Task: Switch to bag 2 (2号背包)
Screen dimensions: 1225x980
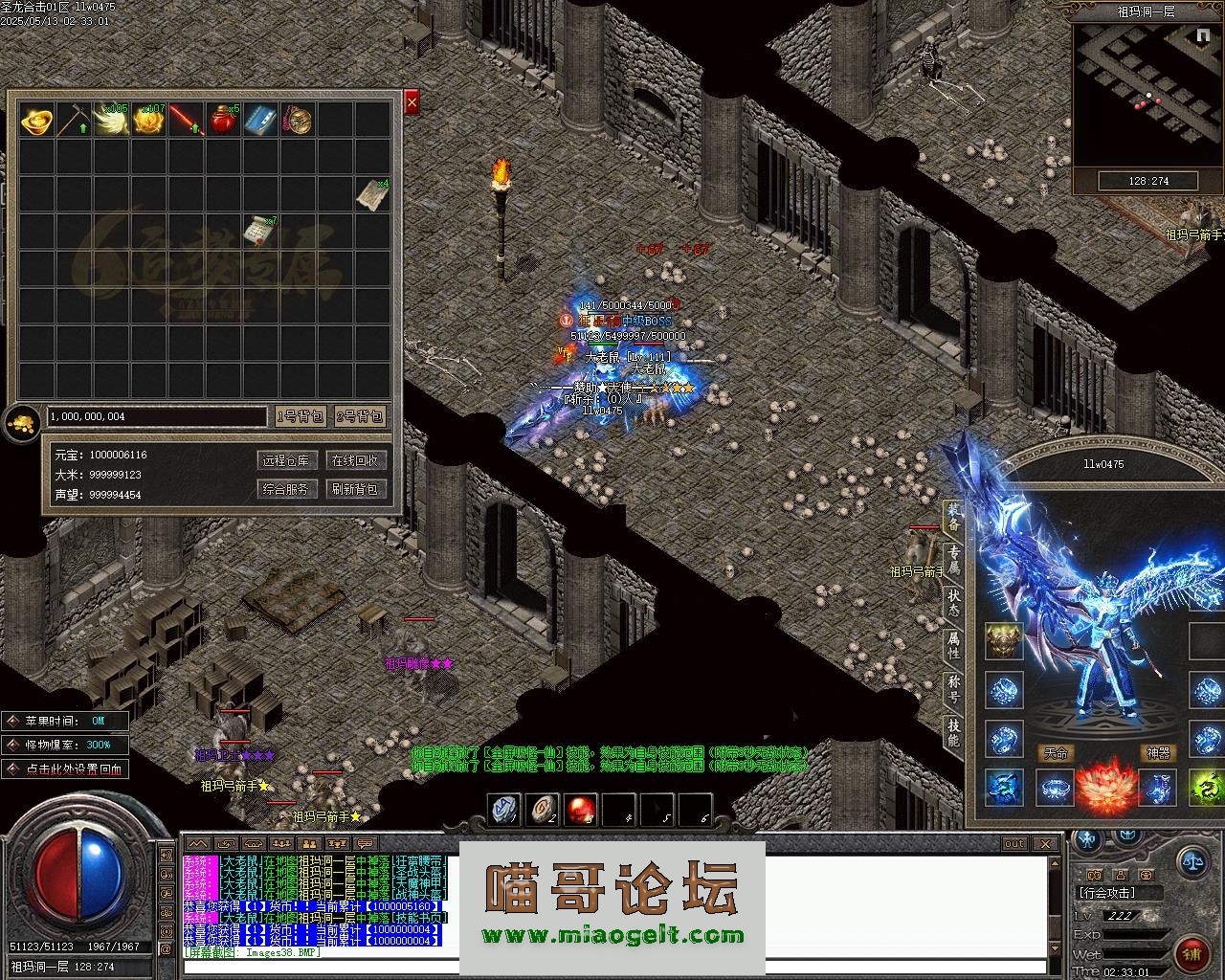Action: coord(360,416)
